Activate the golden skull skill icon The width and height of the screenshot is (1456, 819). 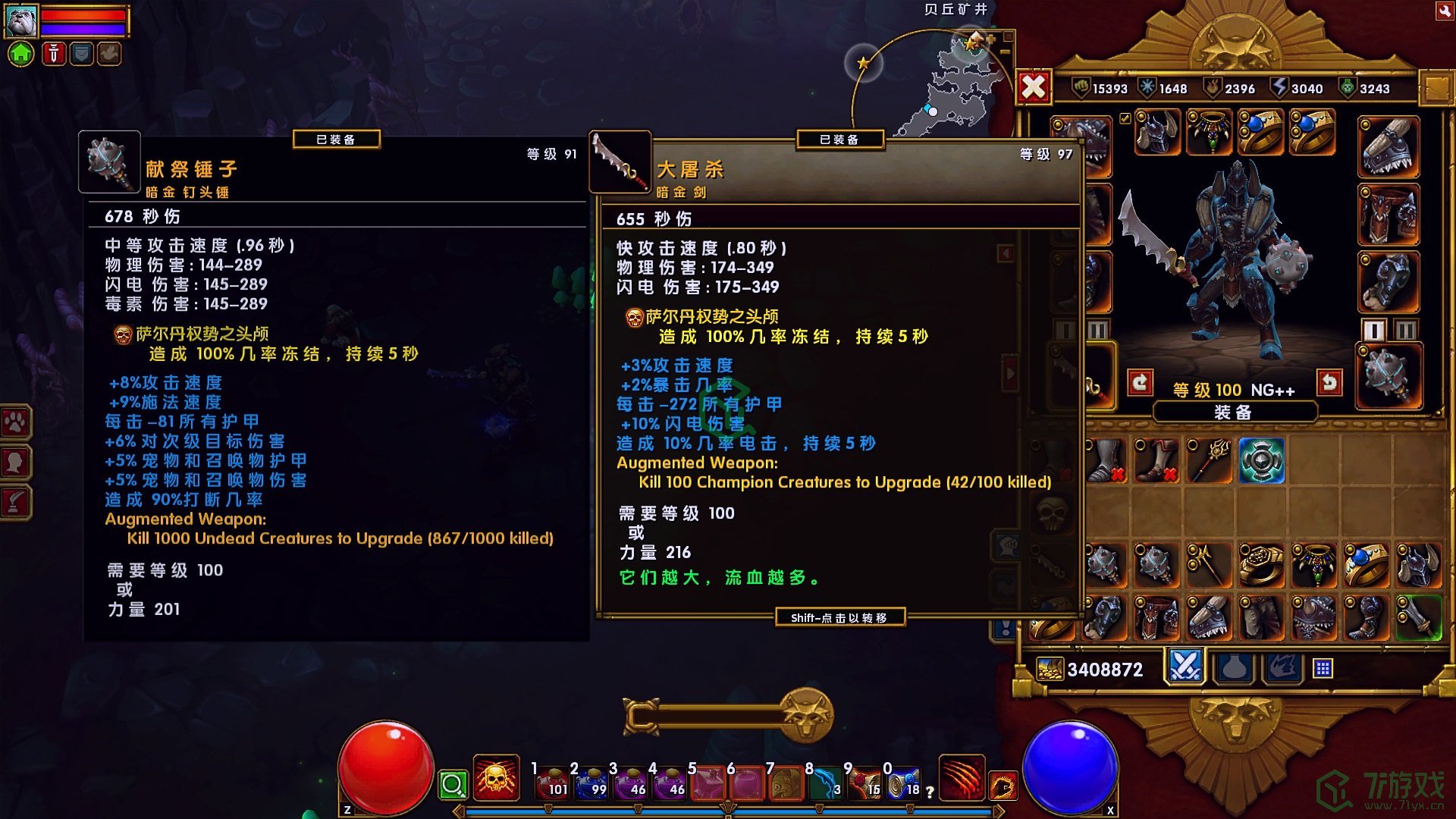496,779
